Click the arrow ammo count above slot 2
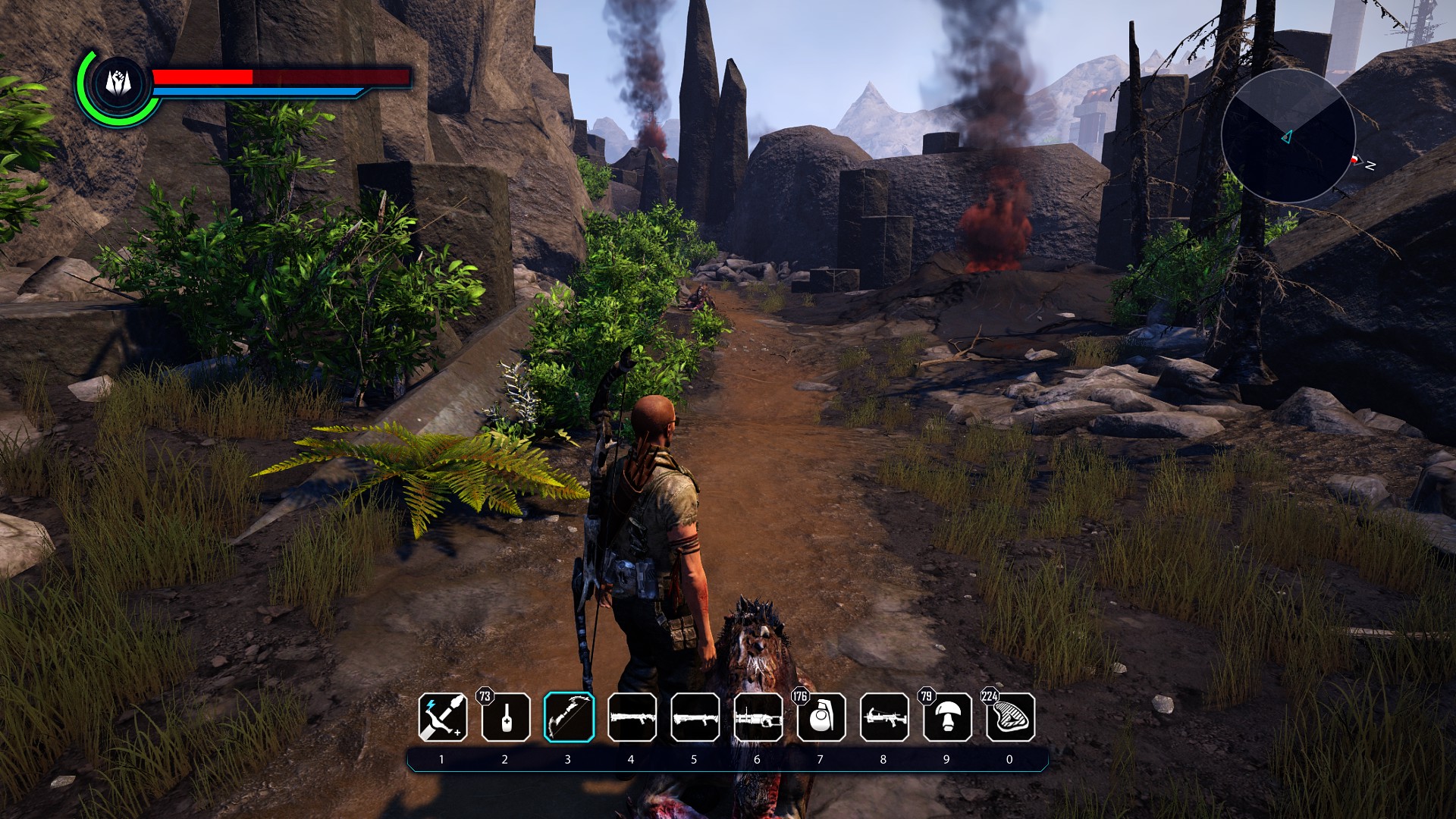The height and width of the screenshot is (819, 1456). [483, 695]
